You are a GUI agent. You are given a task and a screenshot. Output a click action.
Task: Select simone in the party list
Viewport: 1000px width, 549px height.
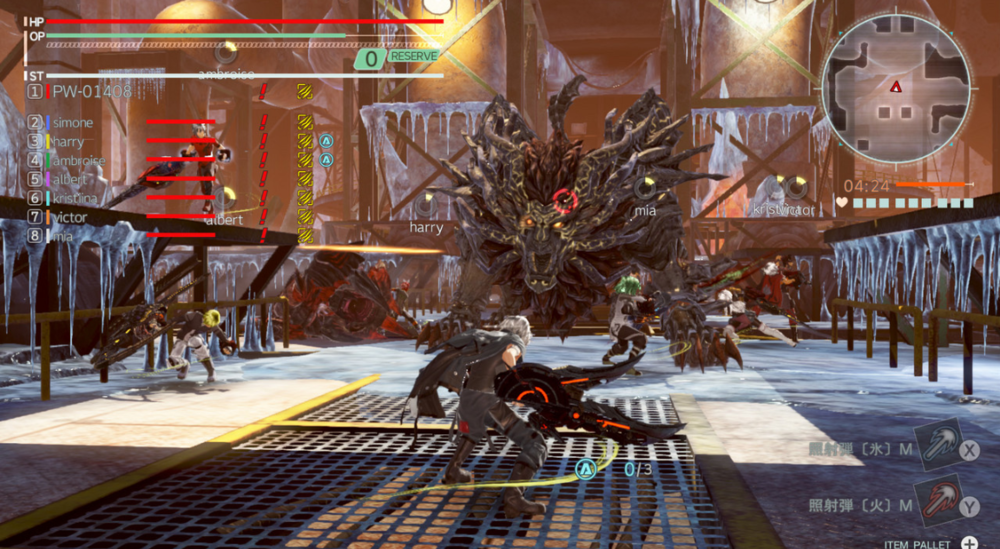73,122
